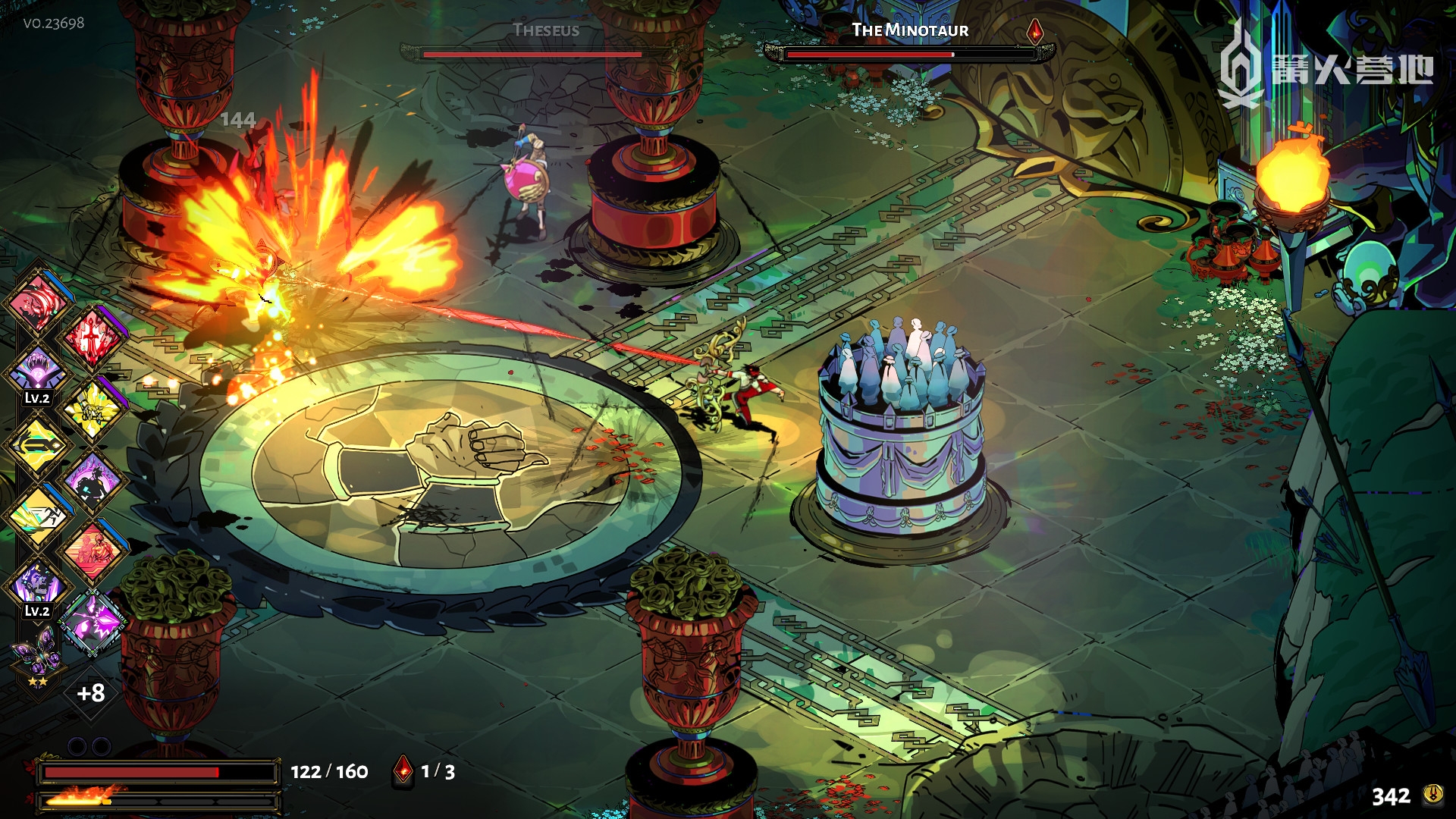Screen dimensions: 1456x819
Task: Click the yellow arrow lightning boon icon
Action: pos(37,444)
